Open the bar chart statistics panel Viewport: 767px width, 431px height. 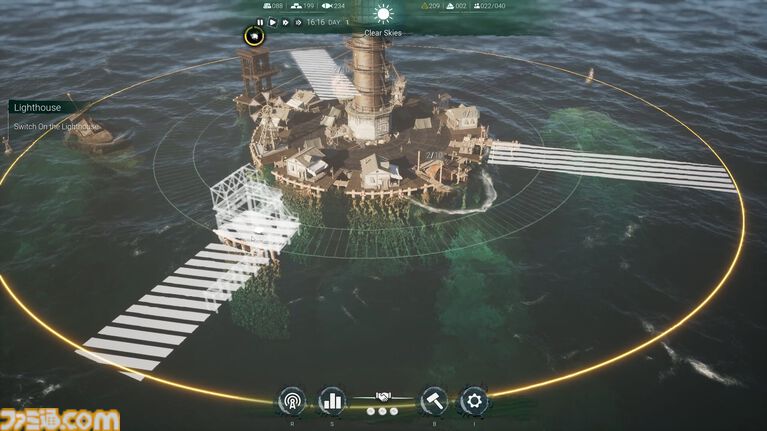point(332,401)
